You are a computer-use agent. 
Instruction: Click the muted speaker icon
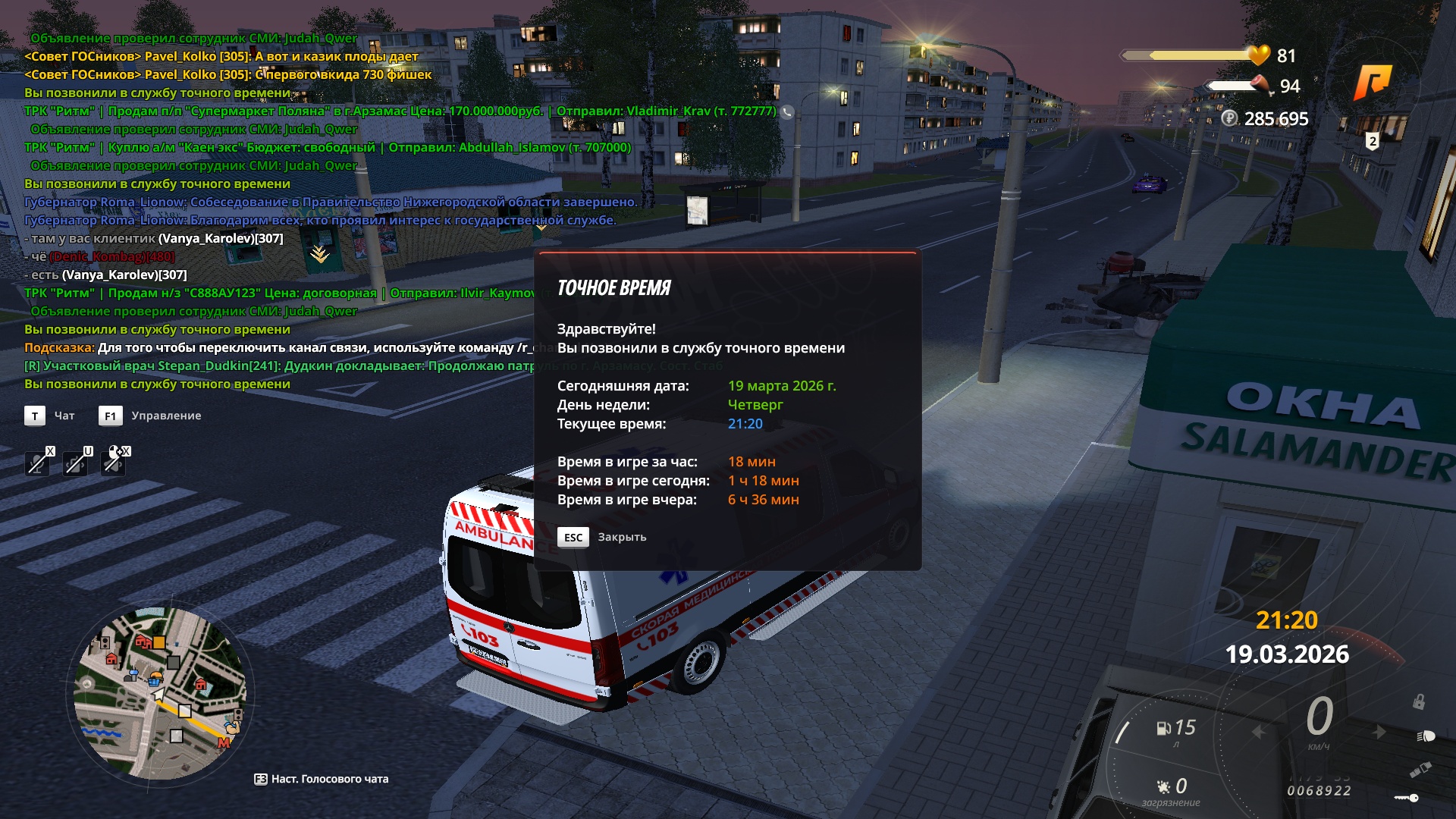click(x=114, y=462)
